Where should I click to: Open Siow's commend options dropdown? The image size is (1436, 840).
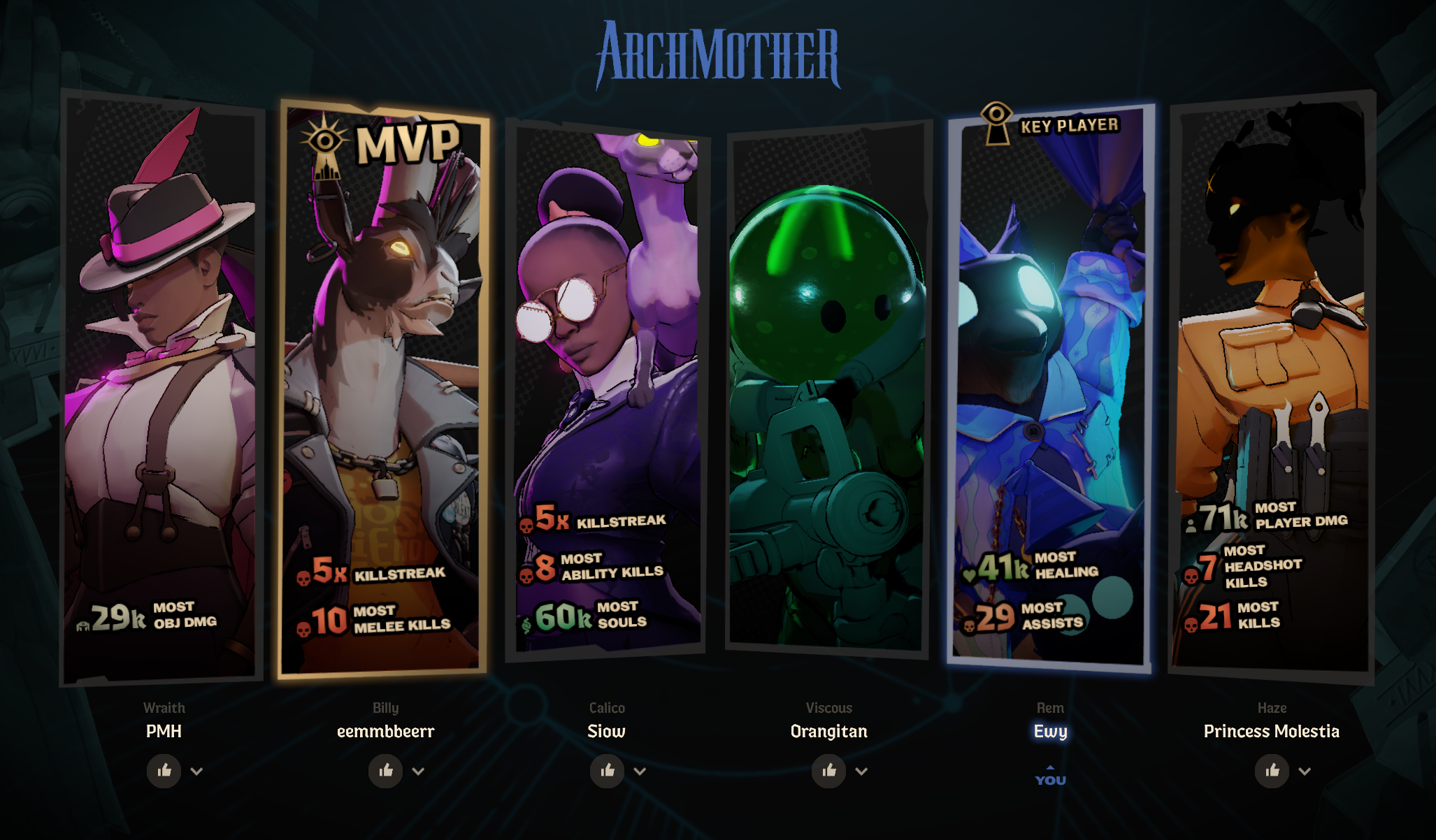point(640,772)
